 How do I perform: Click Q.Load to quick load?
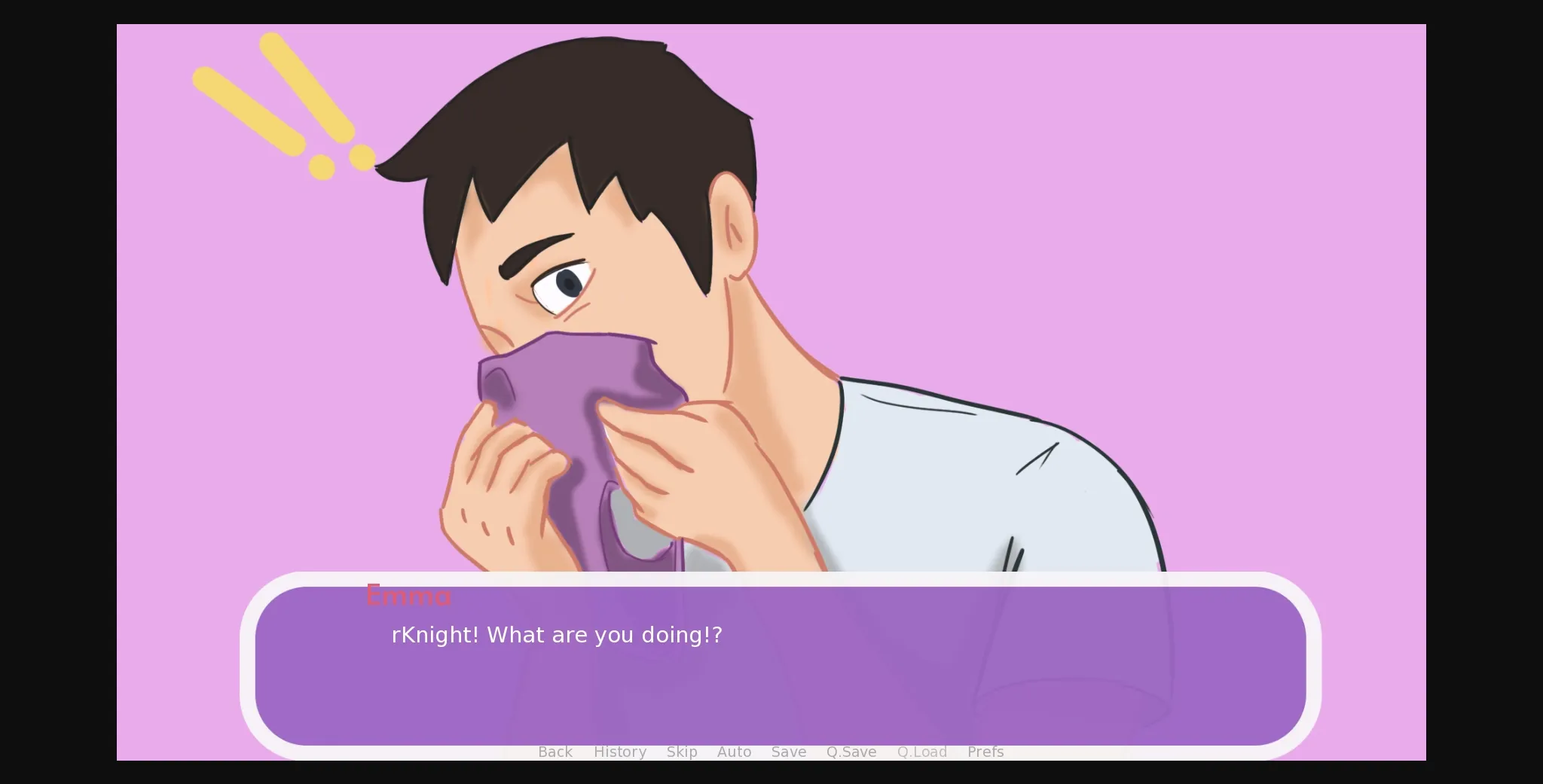pyautogui.click(x=921, y=752)
